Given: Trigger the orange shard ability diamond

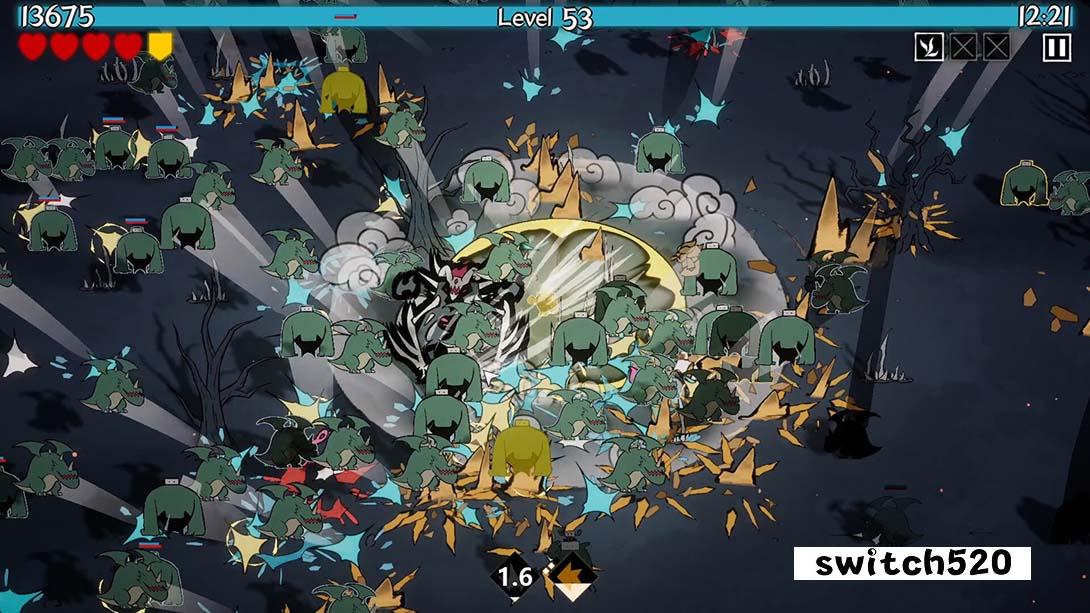Looking at the screenshot, I should [571, 577].
